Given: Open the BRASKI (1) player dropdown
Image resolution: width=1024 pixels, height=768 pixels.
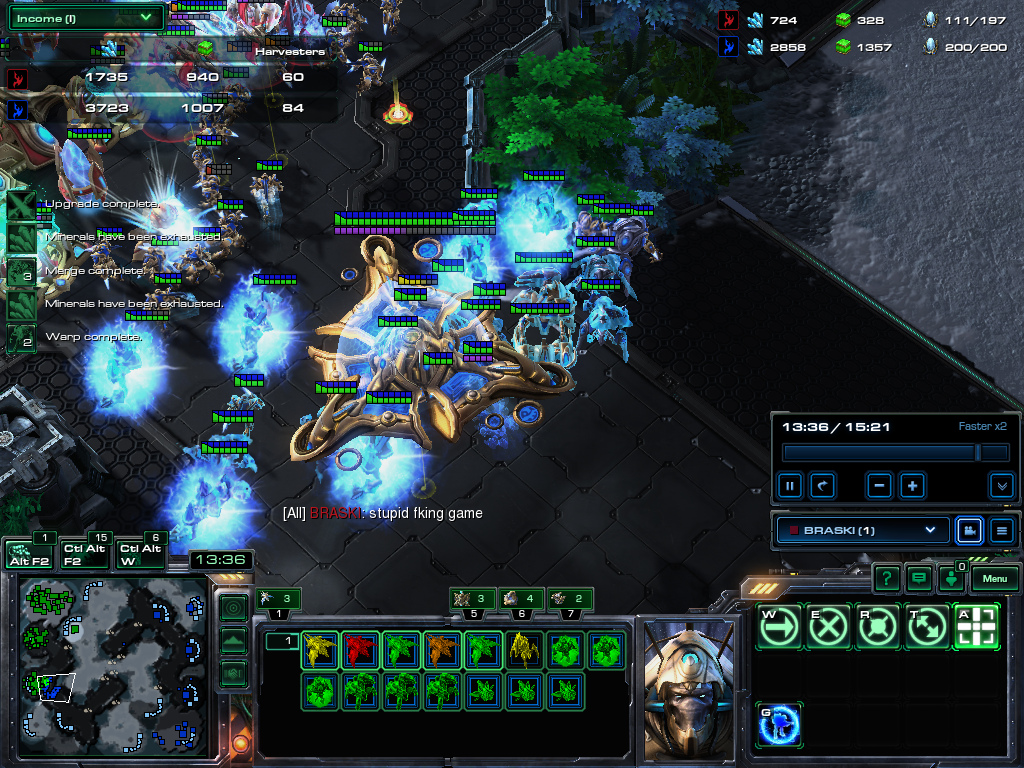Looking at the screenshot, I should (862, 530).
